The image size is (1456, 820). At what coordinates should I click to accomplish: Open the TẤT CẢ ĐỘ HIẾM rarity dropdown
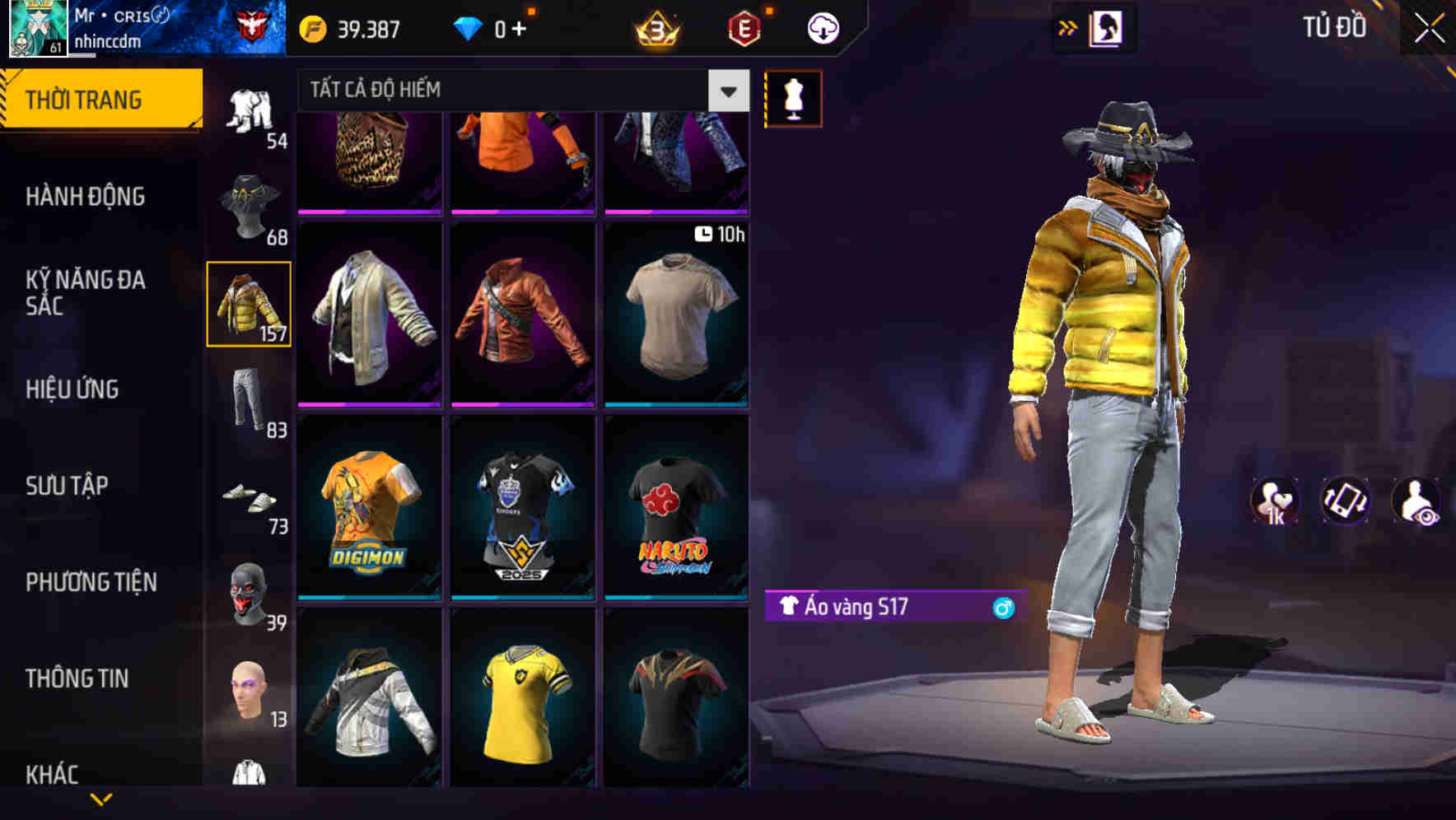[x=726, y=90]
